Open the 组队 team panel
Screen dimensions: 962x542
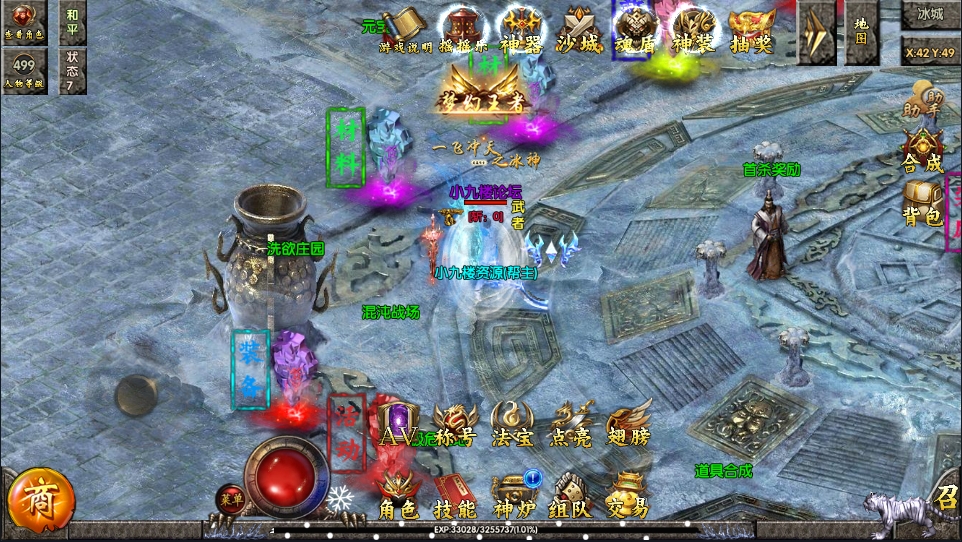point(571,496)
